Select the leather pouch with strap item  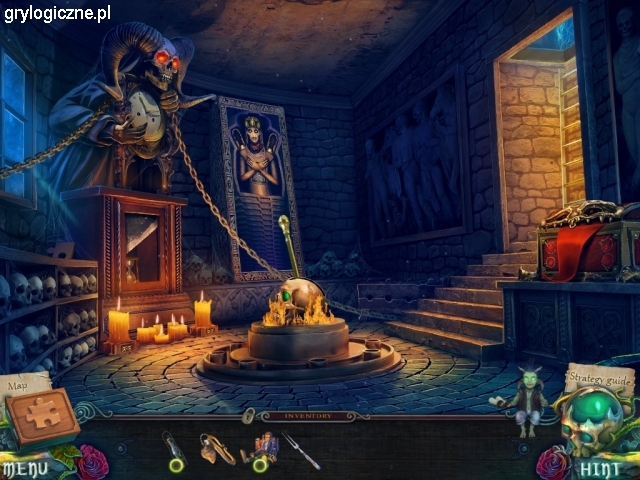tap(216, 449)
